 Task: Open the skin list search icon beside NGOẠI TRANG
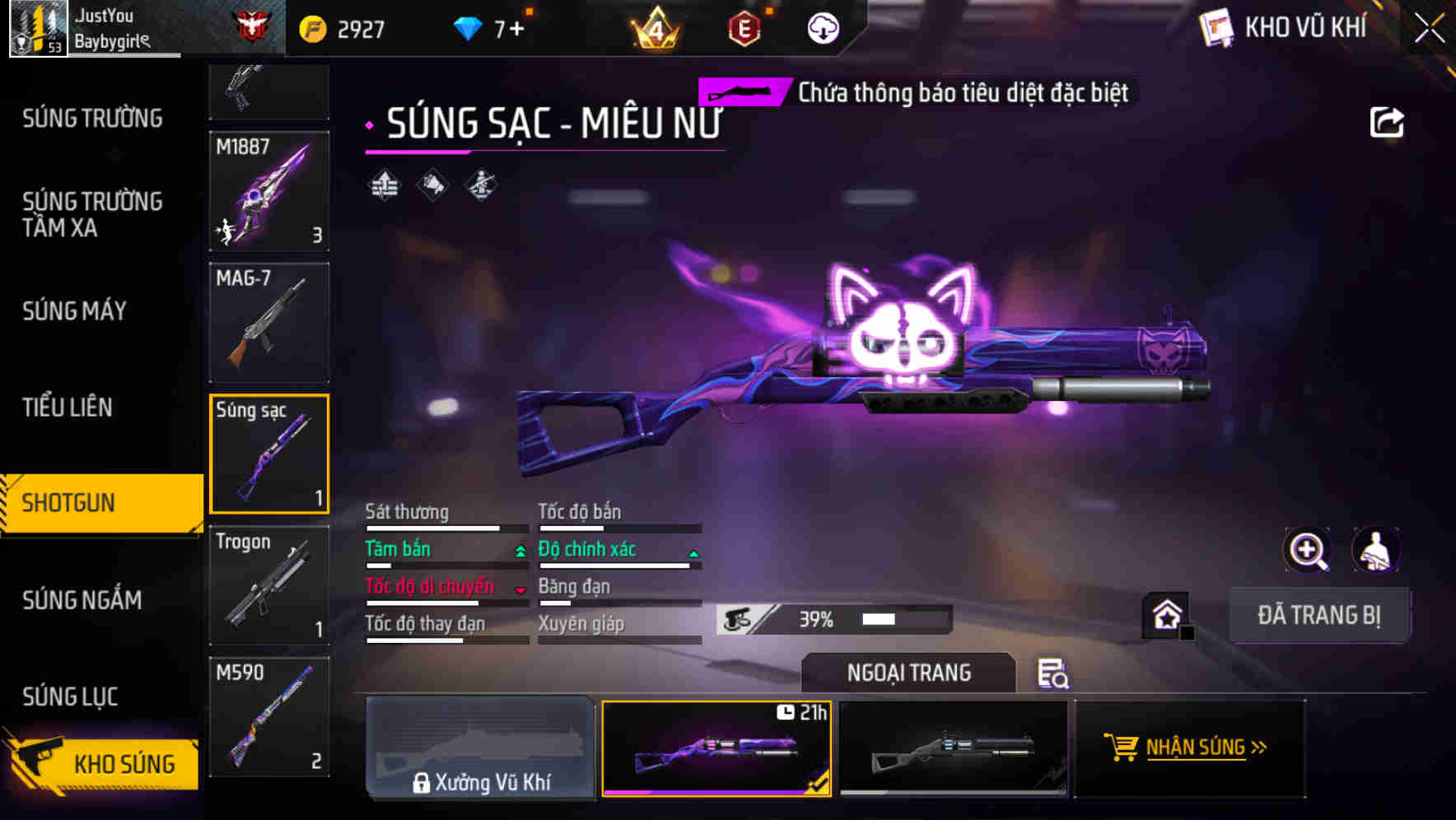tap(1054, 673)
